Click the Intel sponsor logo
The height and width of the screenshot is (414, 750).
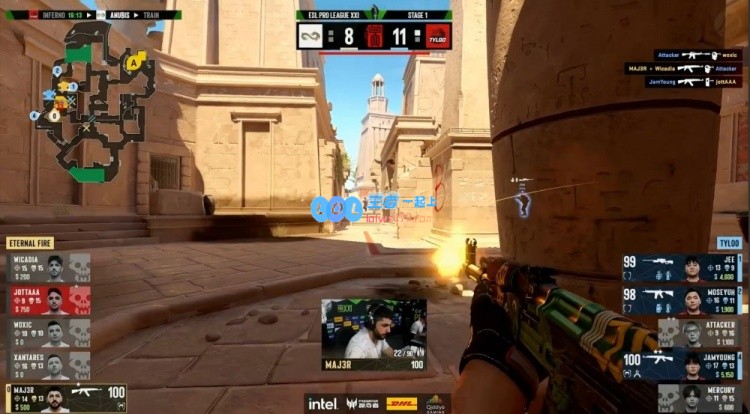[x=322, y=403]
